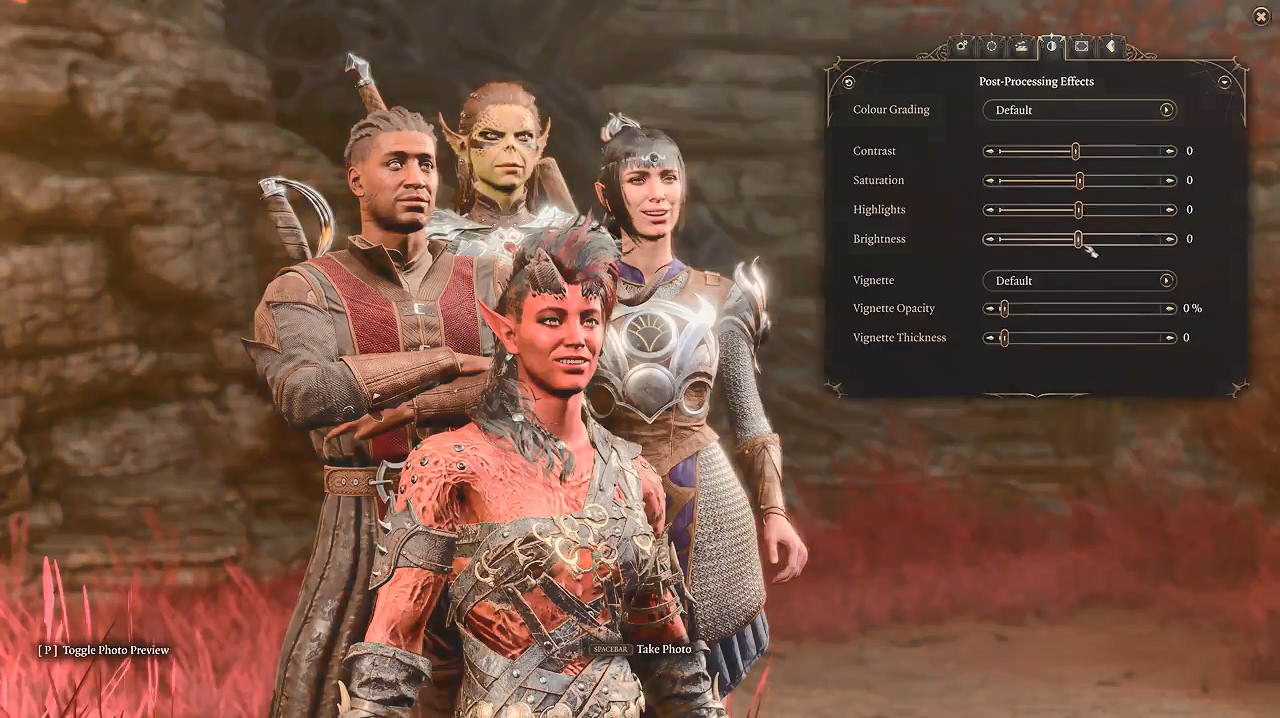Open the last tab with diamond icon
The width and height of the screenshot is (1280, 718).
(x=1110, y=45)
